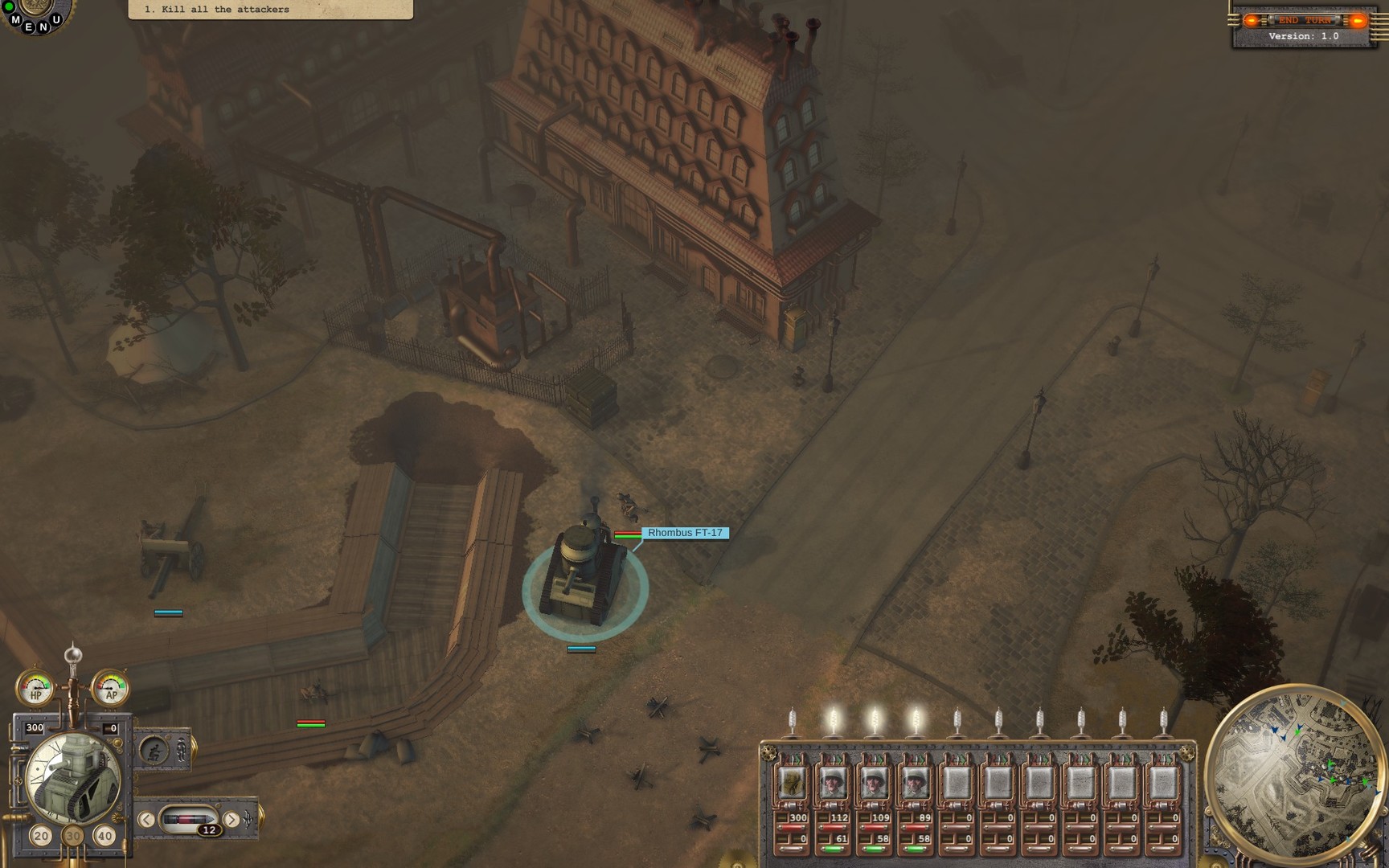Read objective 'Kill all the attackers'

pos(217,10)
